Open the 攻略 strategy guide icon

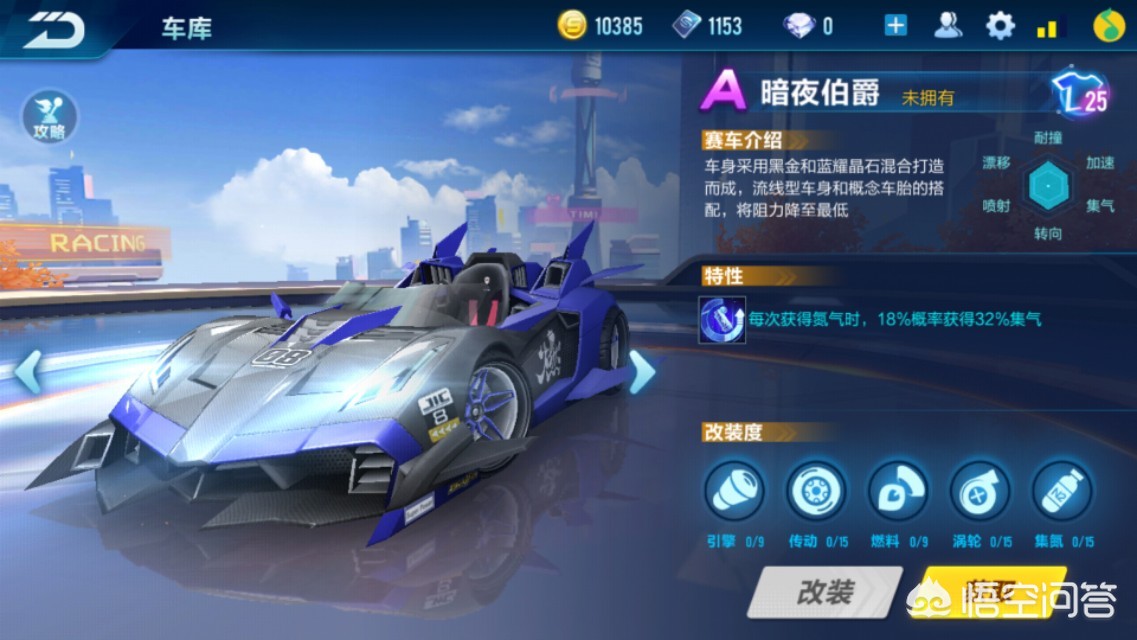point(49,116)
